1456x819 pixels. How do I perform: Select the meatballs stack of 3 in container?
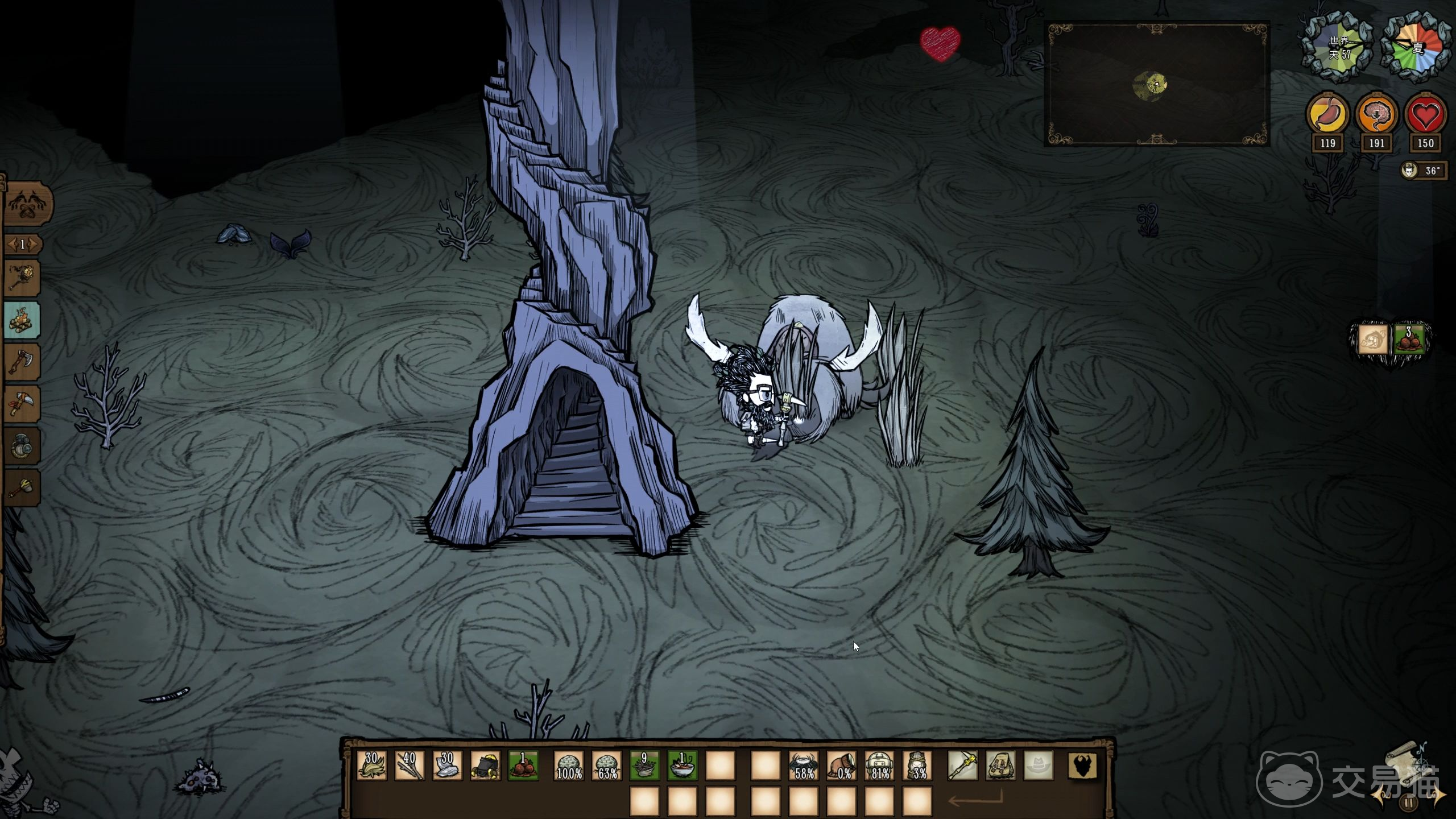[1409, 340]
